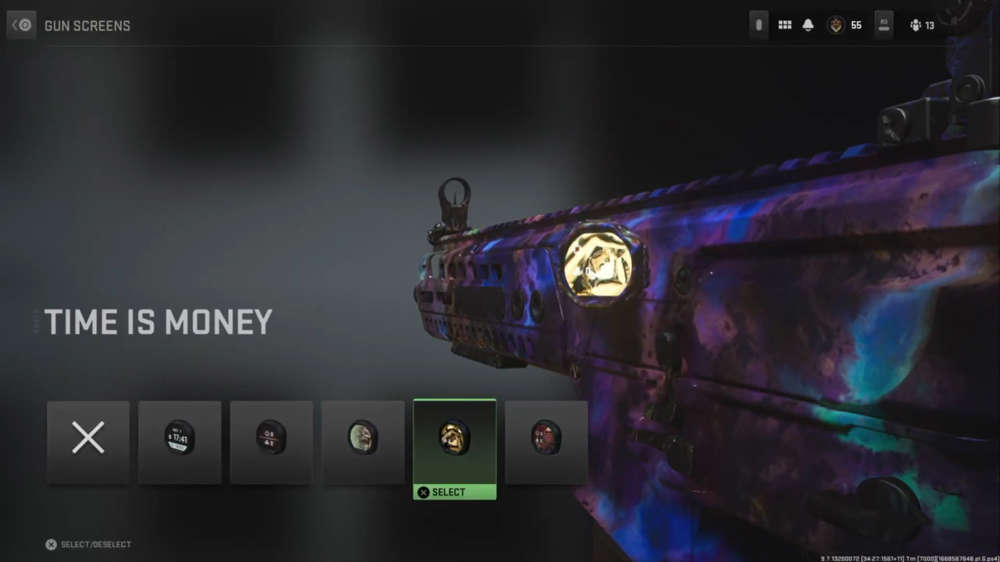Choose the empty X gun screen tile
Screen dimensions: 1000x562
coord(88,442)
